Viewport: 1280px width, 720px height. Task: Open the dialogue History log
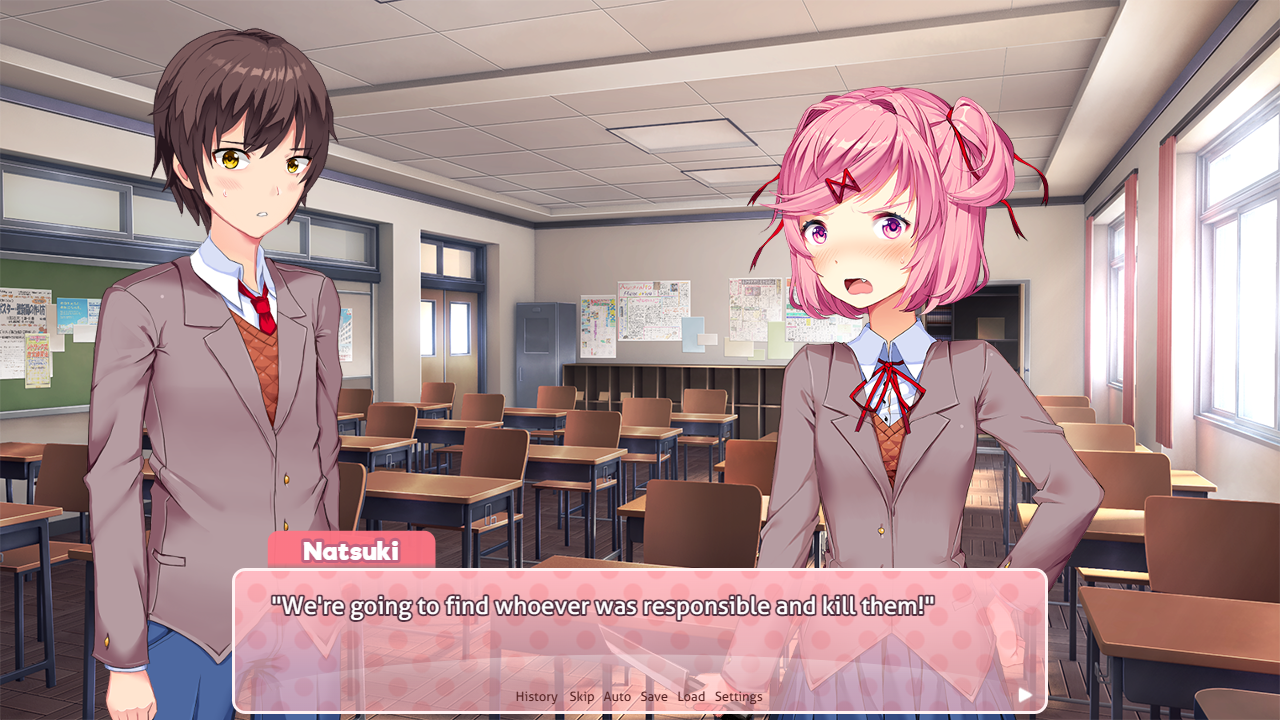pos(535,696)
